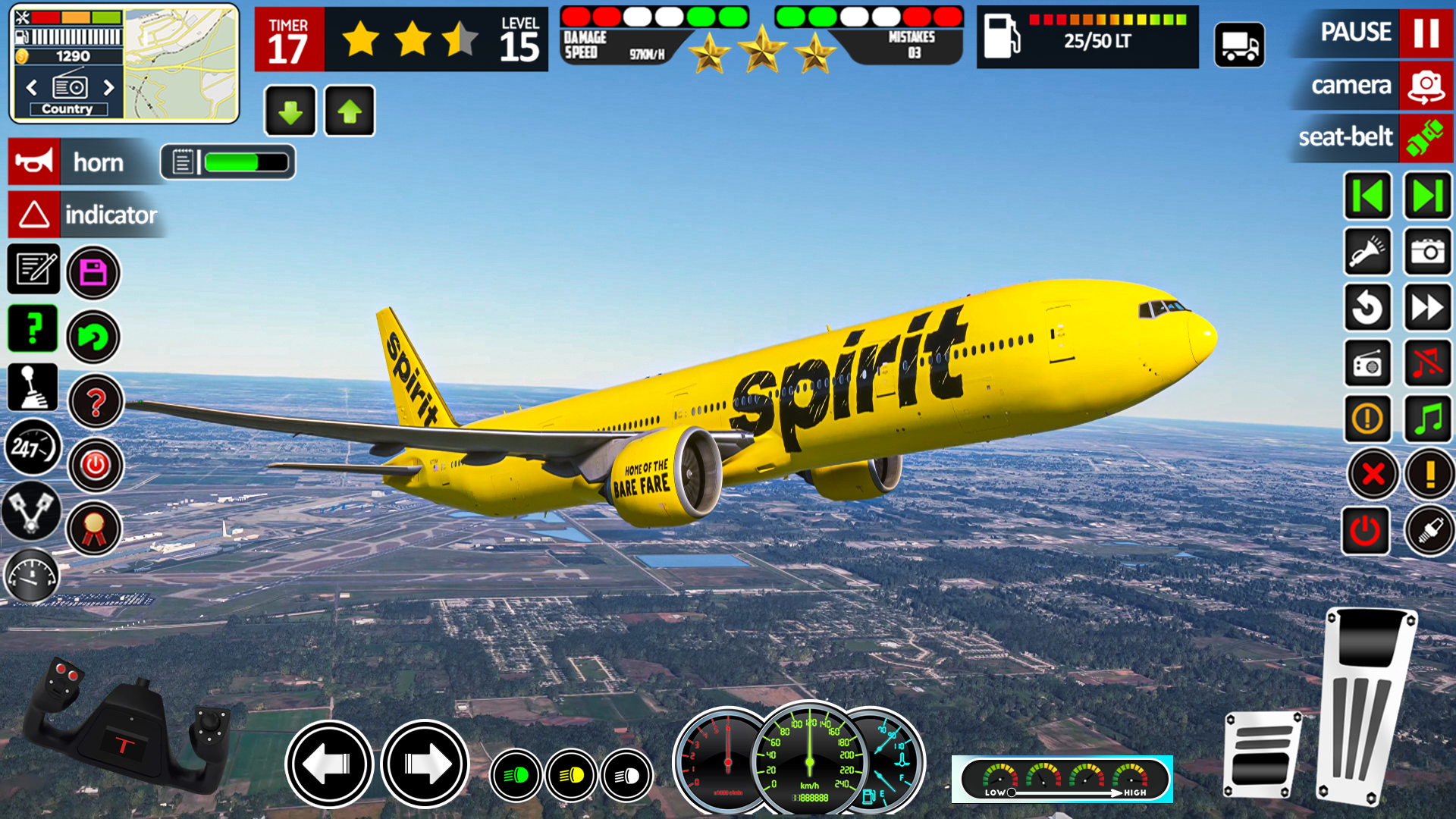This screenshot has height=819, width=1456.
Task: Steer left with the left arrow button
Action: [329, 764]
